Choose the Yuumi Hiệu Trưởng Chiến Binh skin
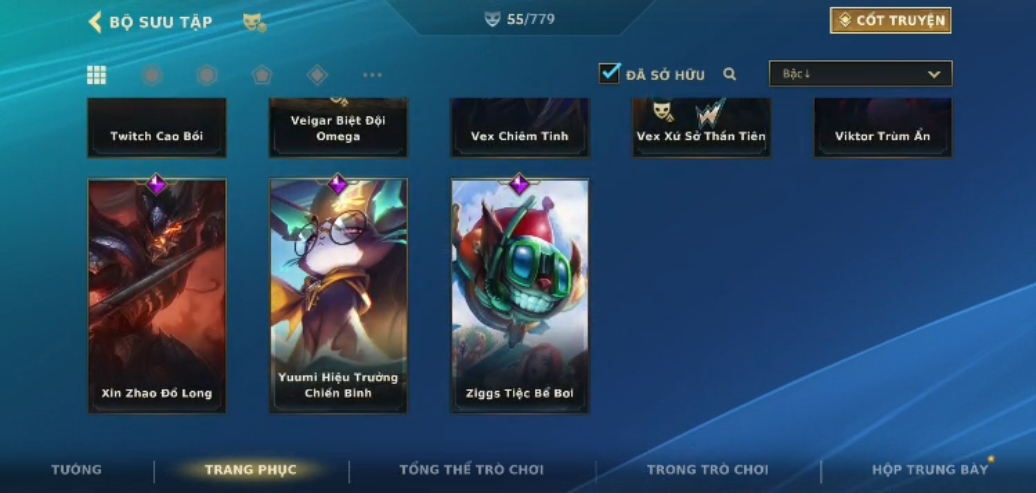The height and width of the screenshot is (493, 1036). click(338, 295)
